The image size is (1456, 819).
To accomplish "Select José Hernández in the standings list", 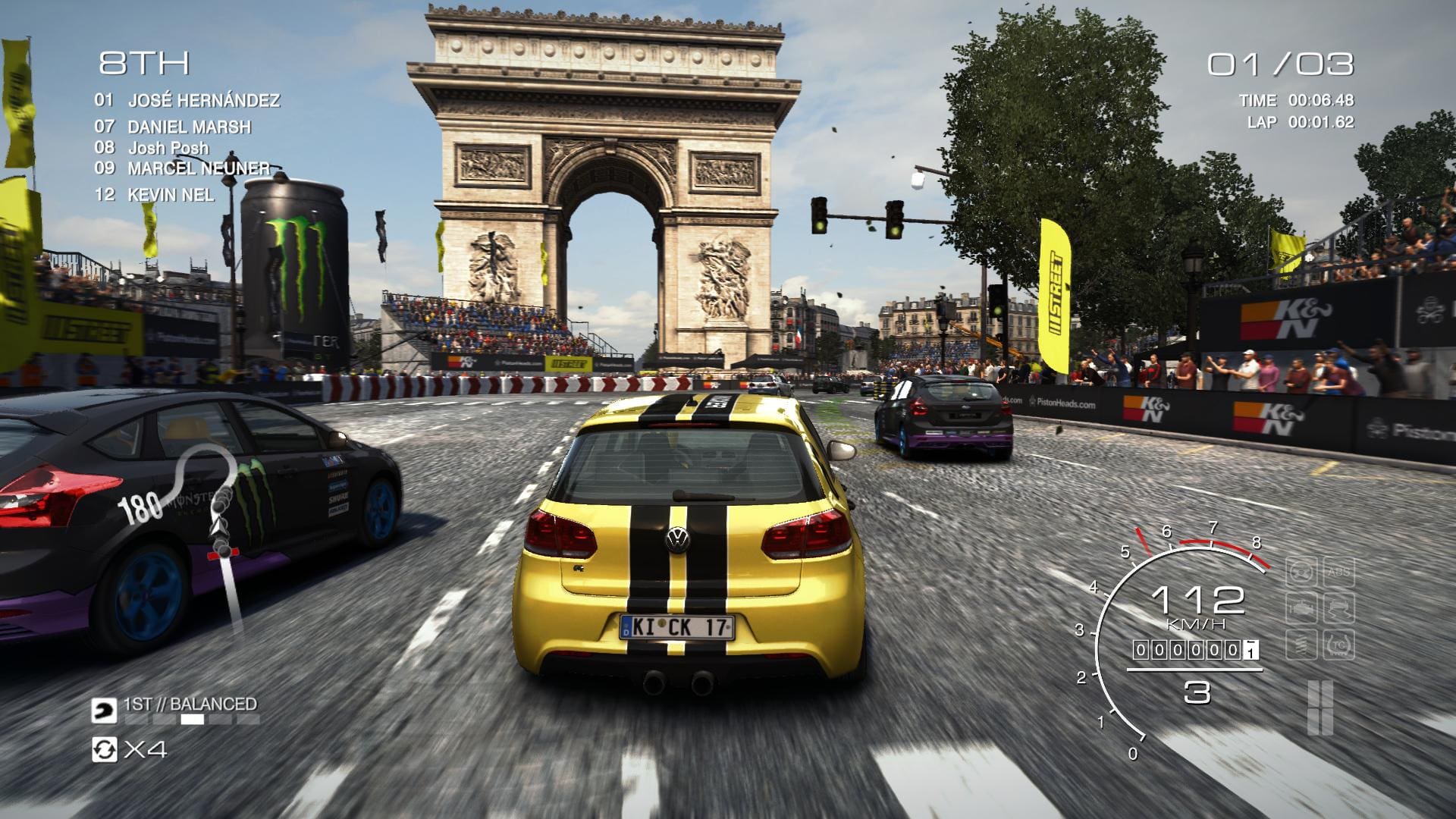I will [x=203, y=100].
